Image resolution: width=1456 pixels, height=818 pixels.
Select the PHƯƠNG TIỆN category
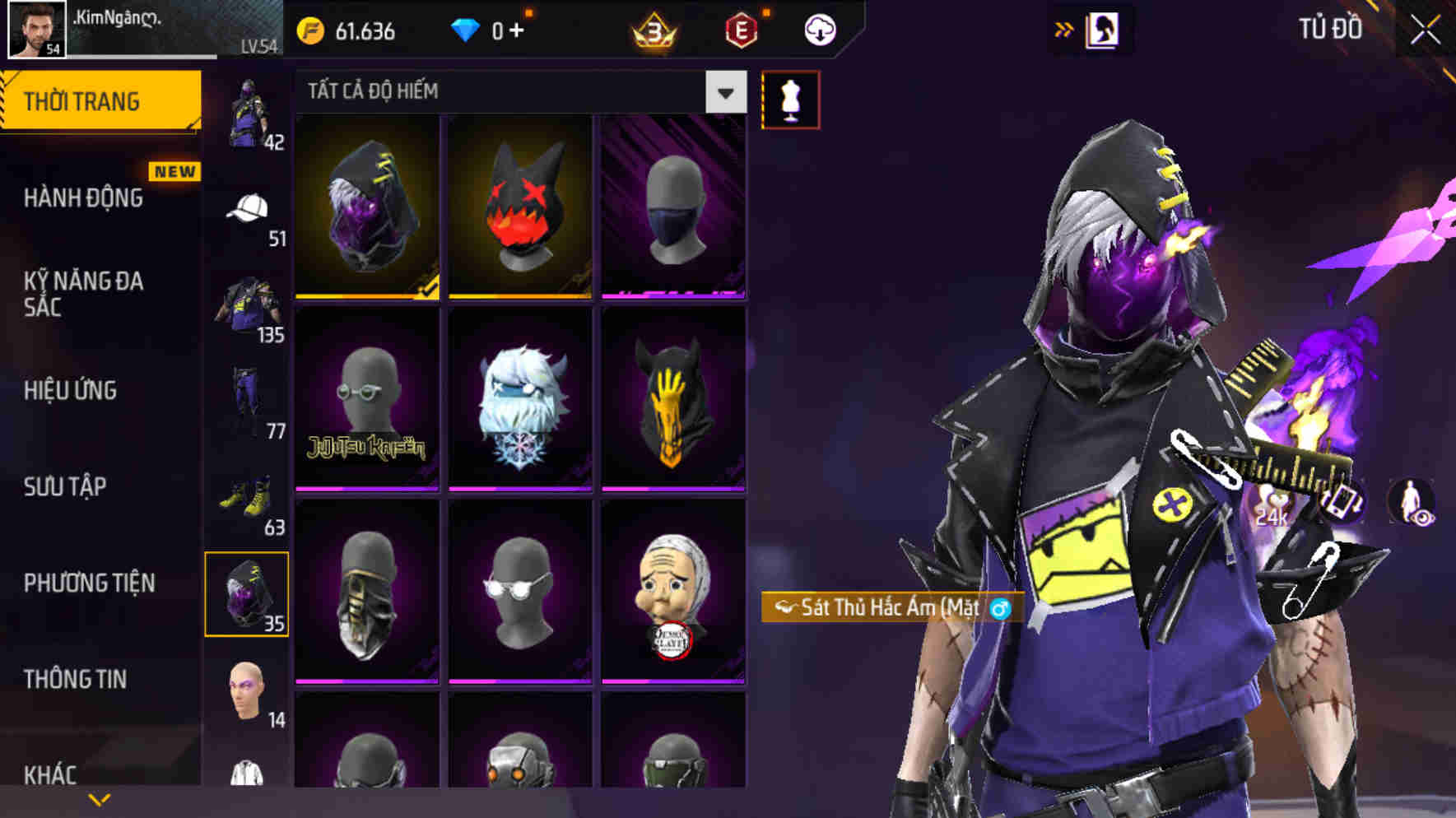coord(91,583)
